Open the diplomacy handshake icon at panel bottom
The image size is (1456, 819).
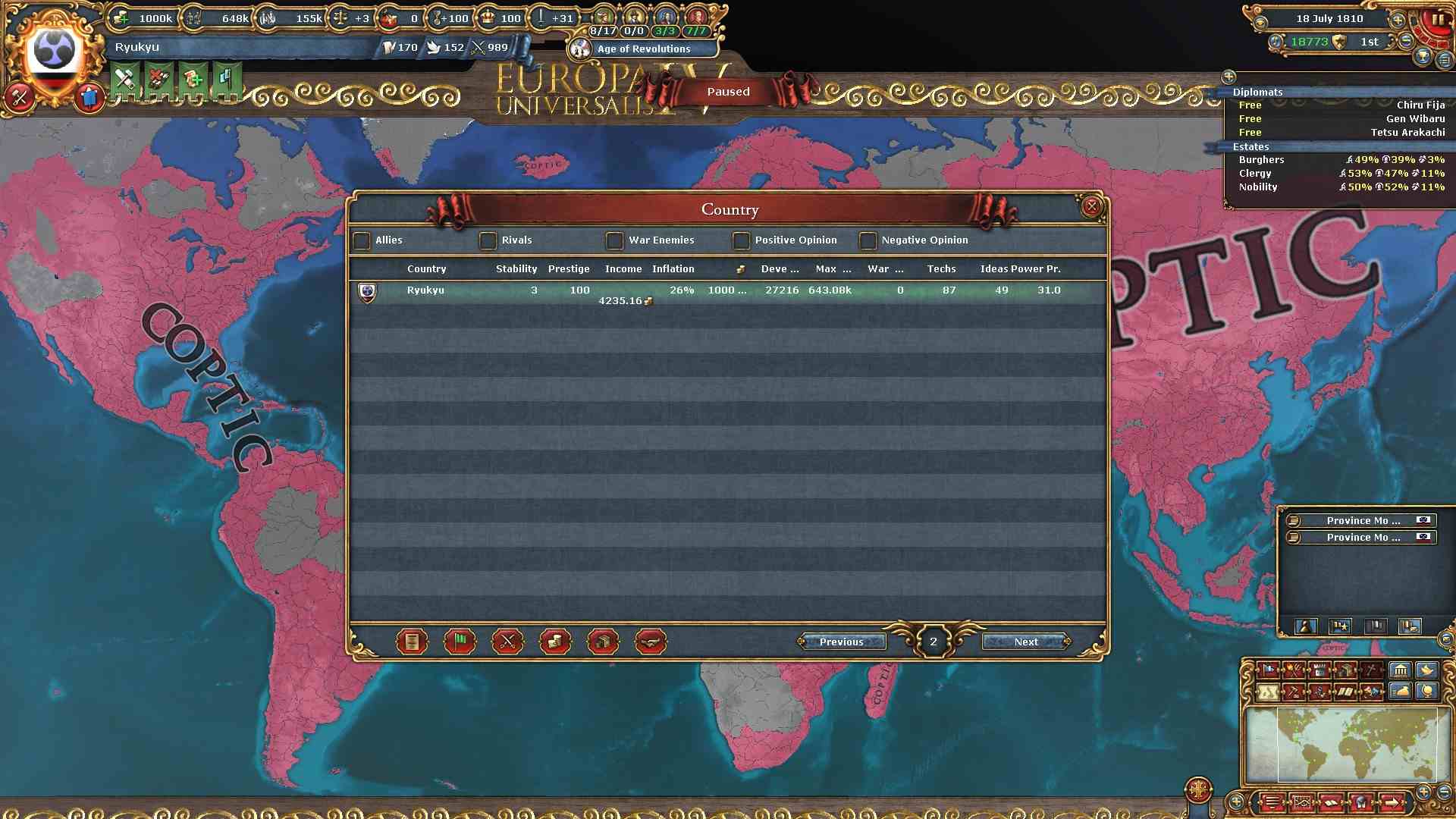651,642
